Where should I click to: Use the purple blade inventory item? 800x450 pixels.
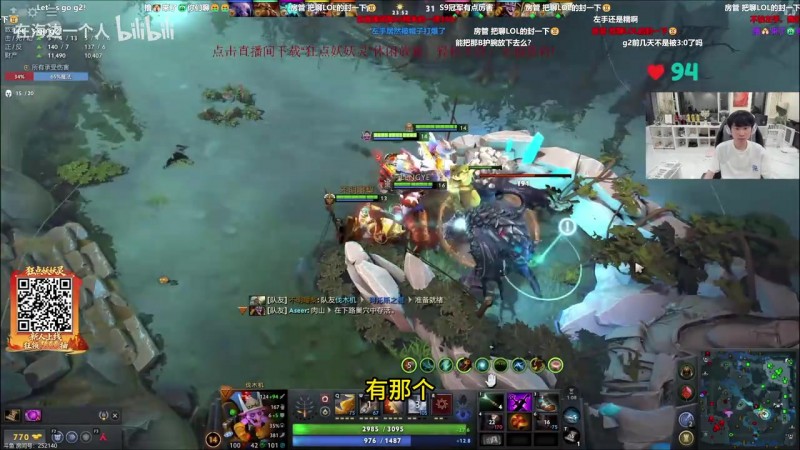pyautogui.click(x=519, y=402)
